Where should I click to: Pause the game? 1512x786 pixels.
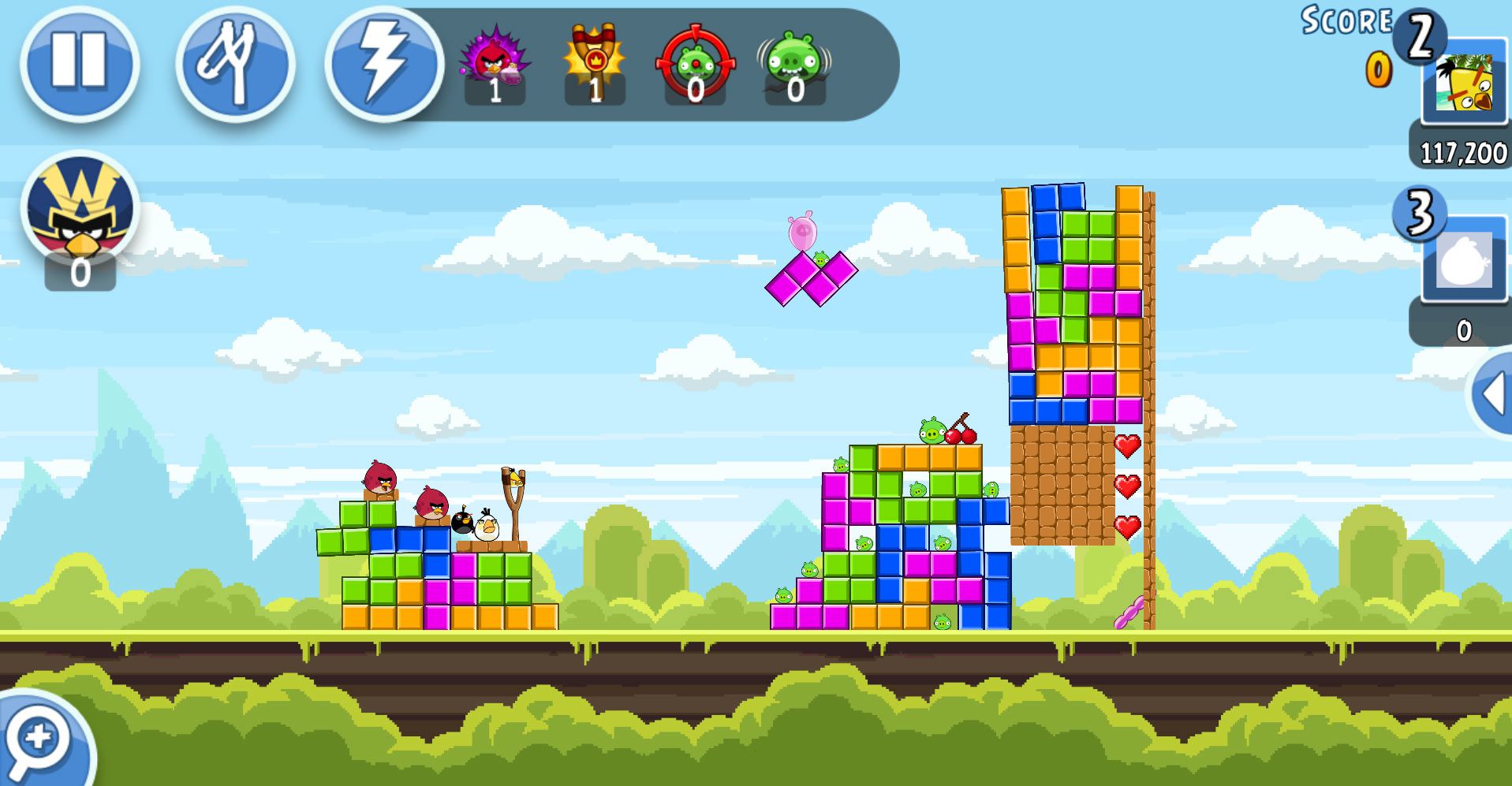(79, 63)
